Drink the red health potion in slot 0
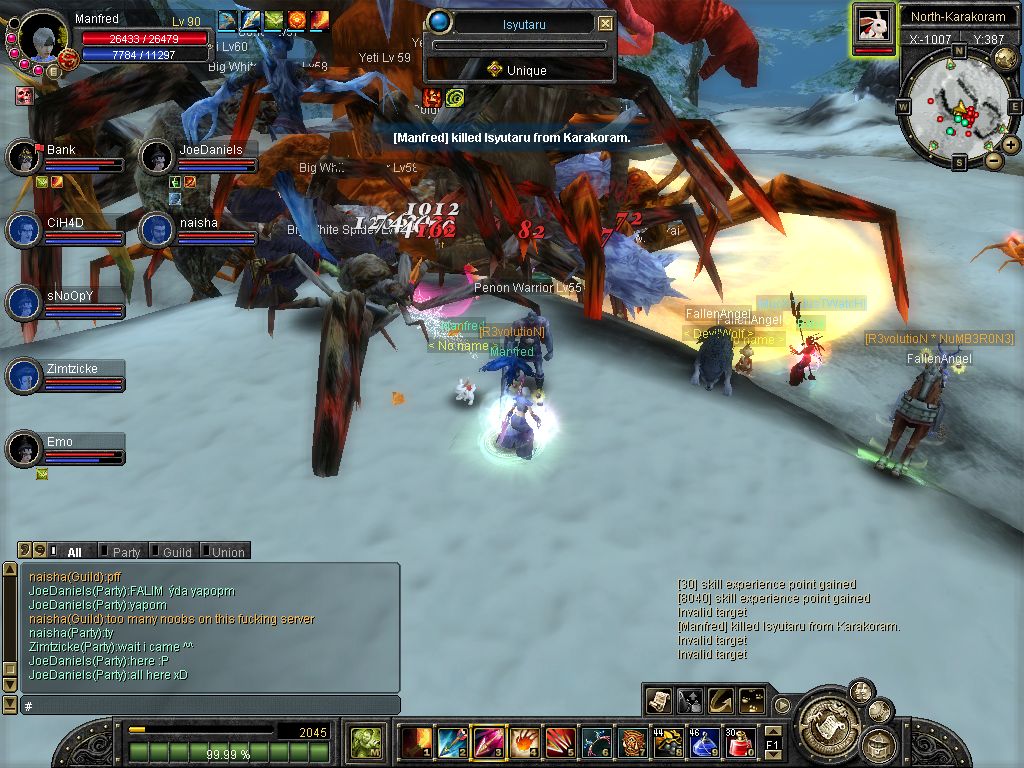The width and height of the screenshot is (1024, 768). 741,743
